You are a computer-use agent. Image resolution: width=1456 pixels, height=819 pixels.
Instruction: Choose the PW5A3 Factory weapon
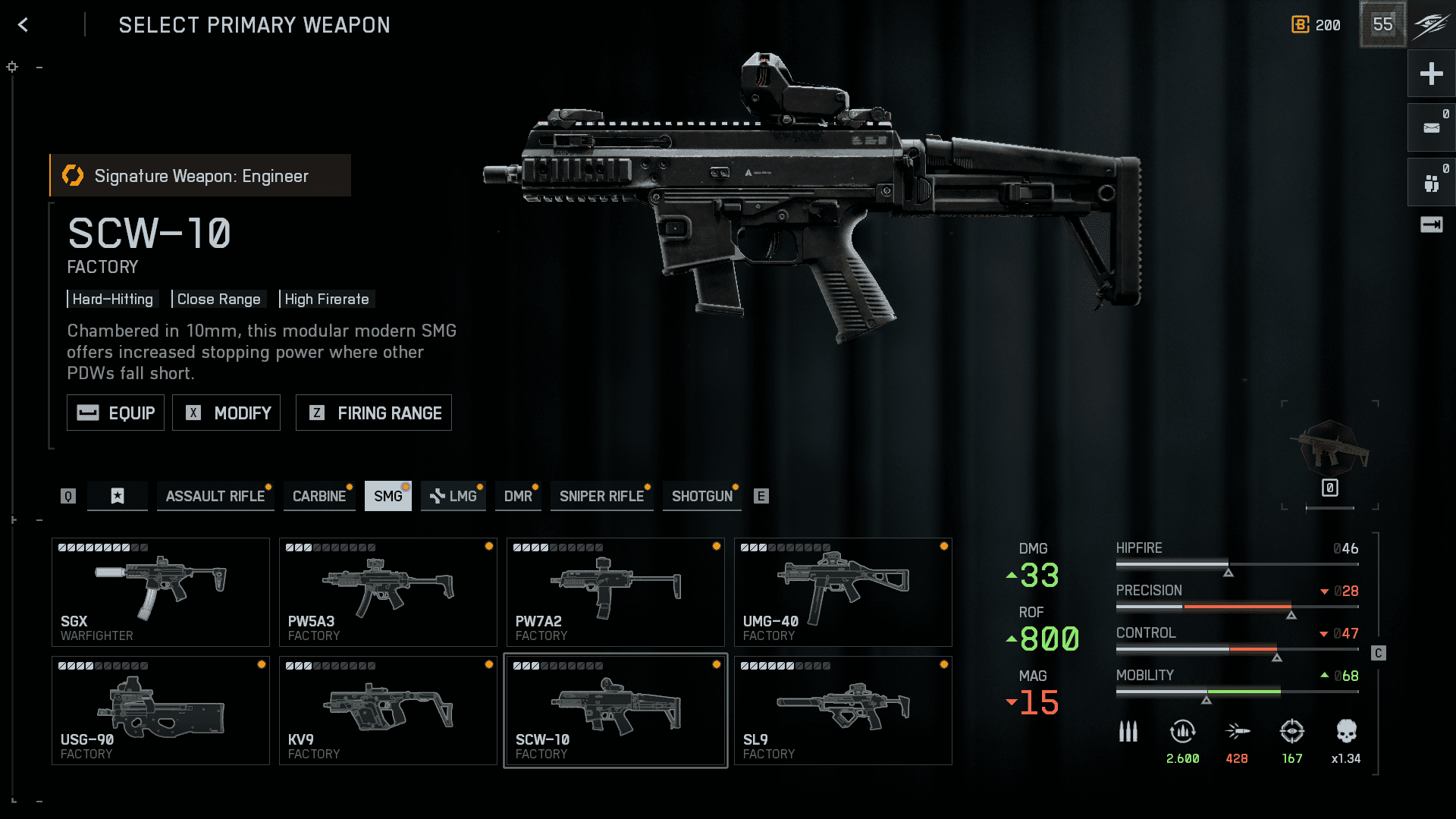(388, 591)
